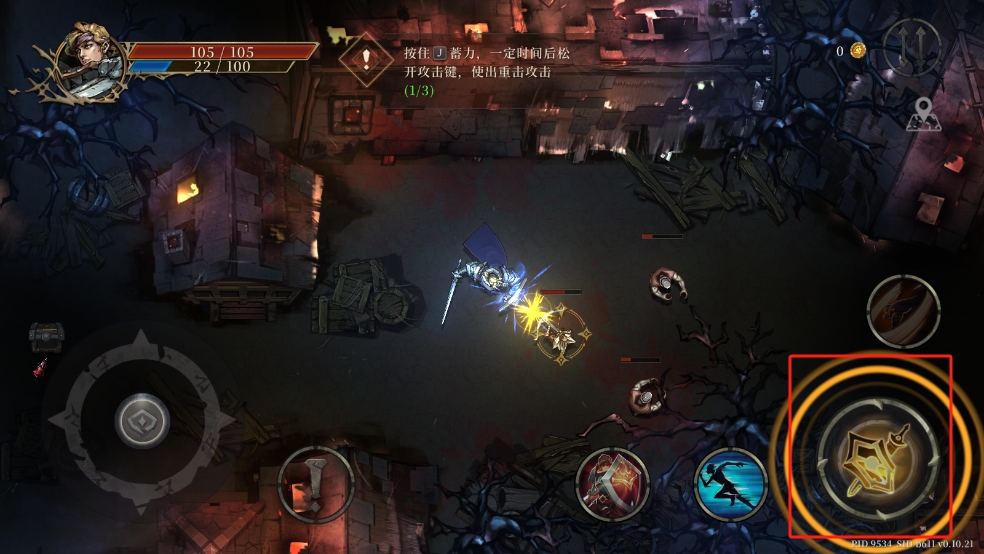984x554 pixels.
Task: Select the quest tracker exclamation diamond
Action: coord(365,58)
